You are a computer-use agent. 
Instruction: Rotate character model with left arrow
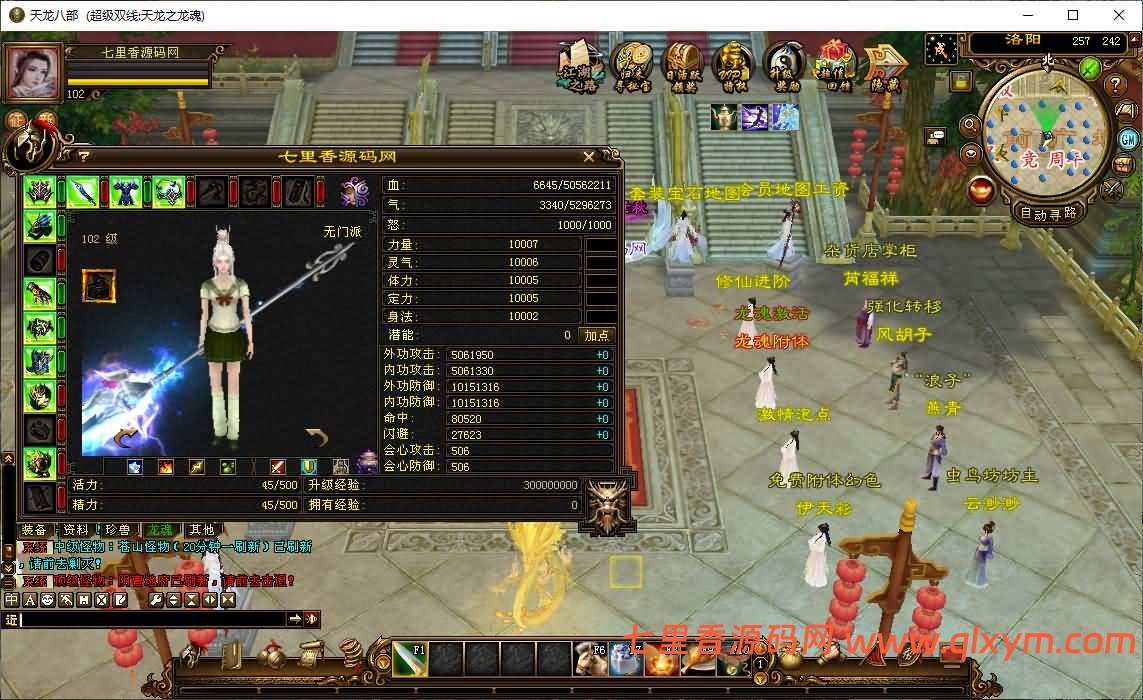tap(127, 437)
